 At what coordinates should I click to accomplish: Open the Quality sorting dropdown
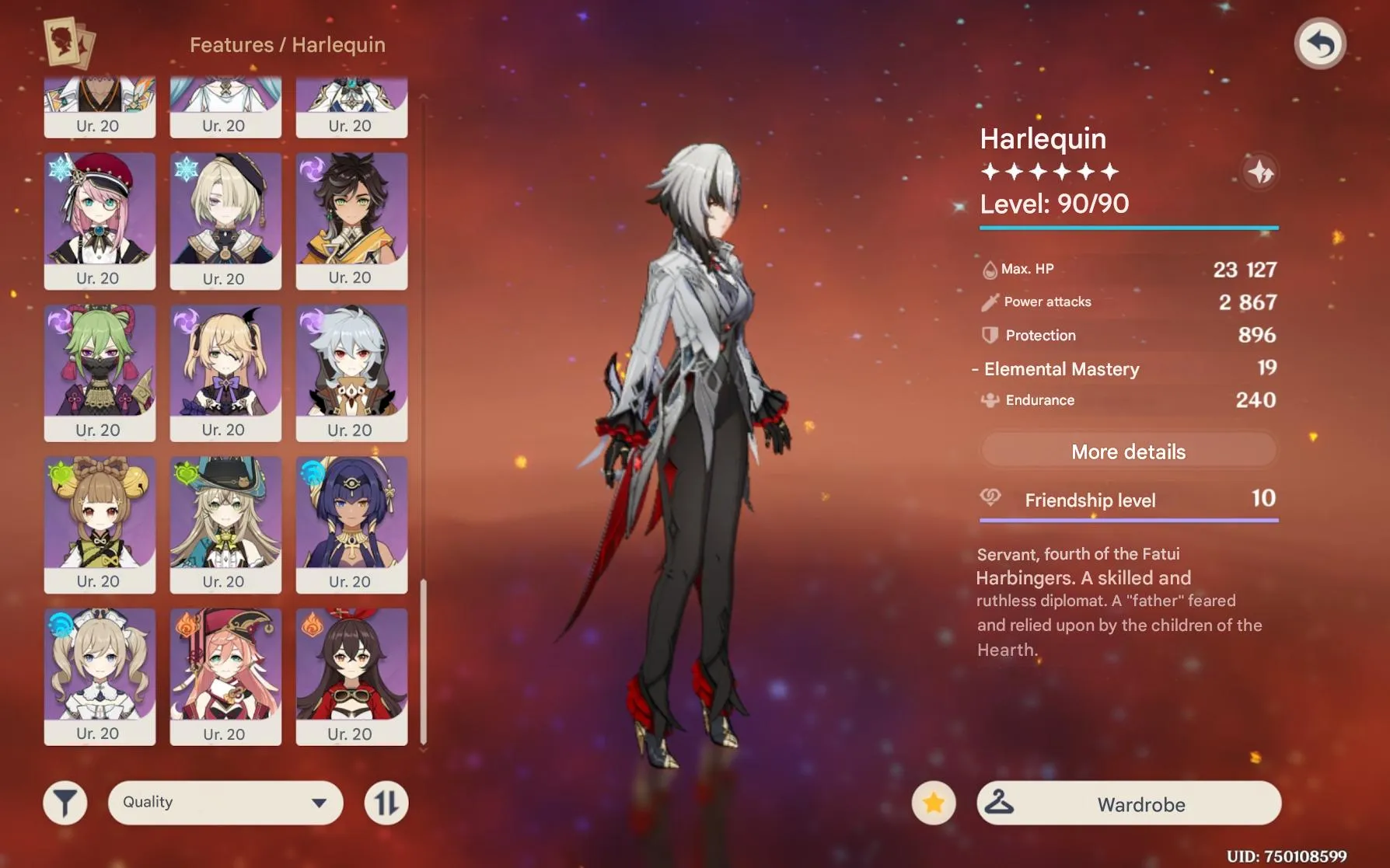[x=225, y=801]
